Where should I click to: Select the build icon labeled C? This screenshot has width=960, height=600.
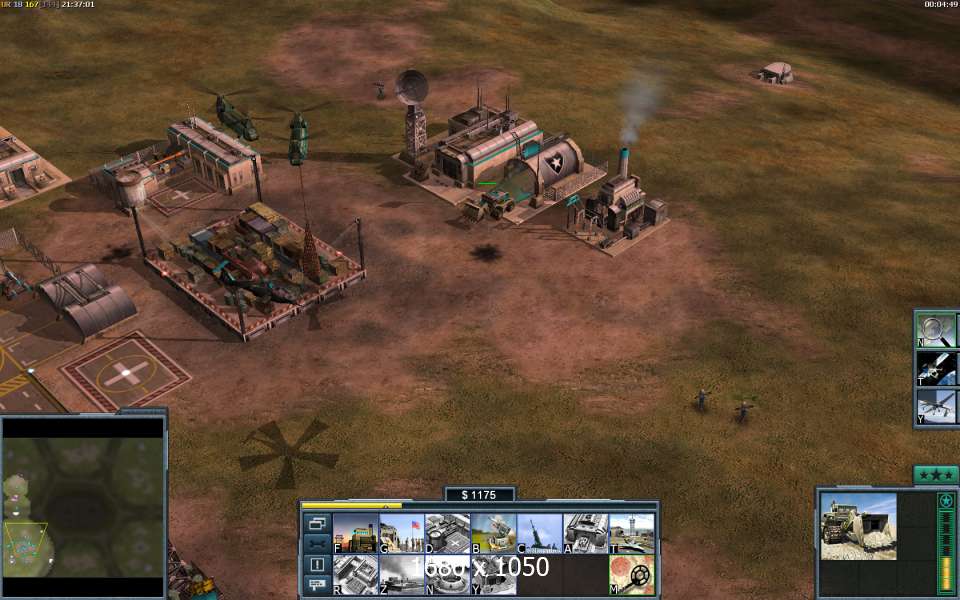tap(539, 533)
